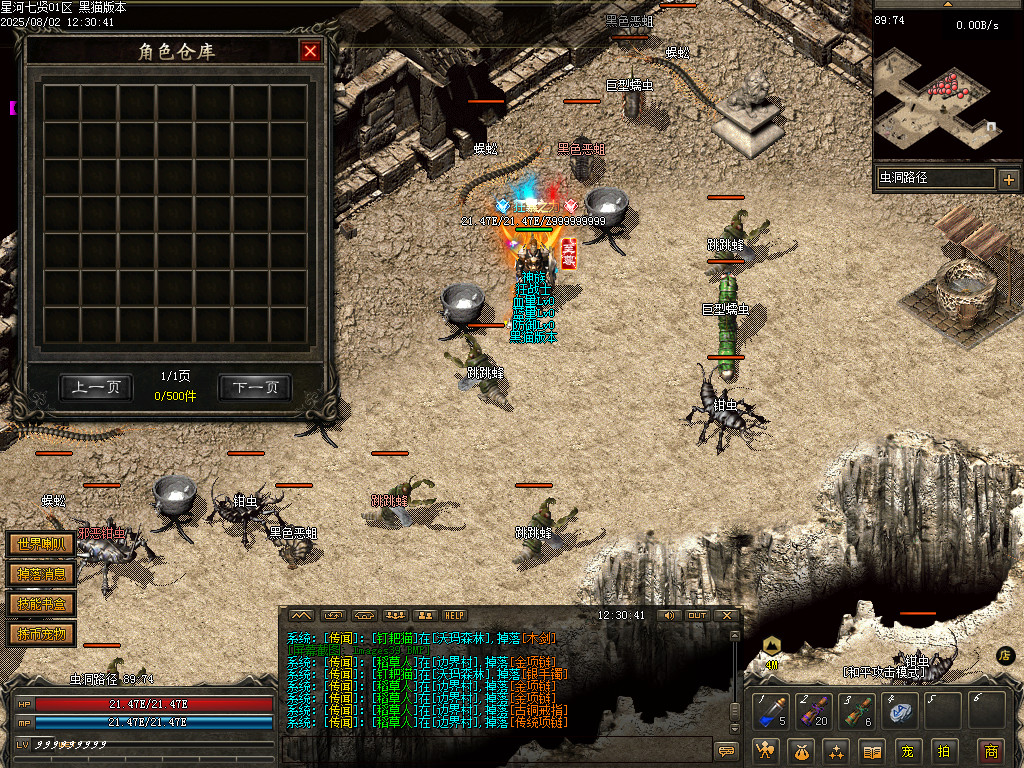Collapse minimap using the top arrow
Image resolution: width=1024 pixels, height=768 pixels.
[x=947, y=4]
